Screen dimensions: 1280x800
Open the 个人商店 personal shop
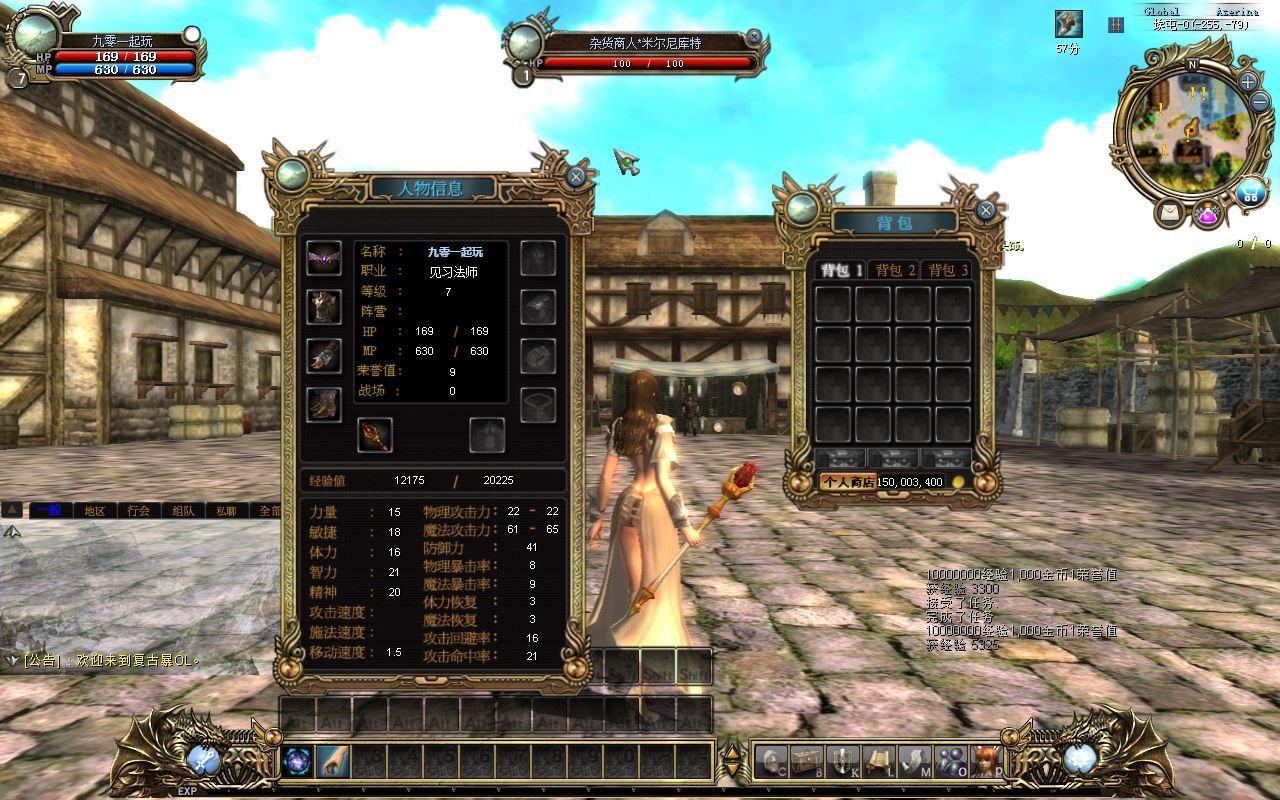(847, 482)
